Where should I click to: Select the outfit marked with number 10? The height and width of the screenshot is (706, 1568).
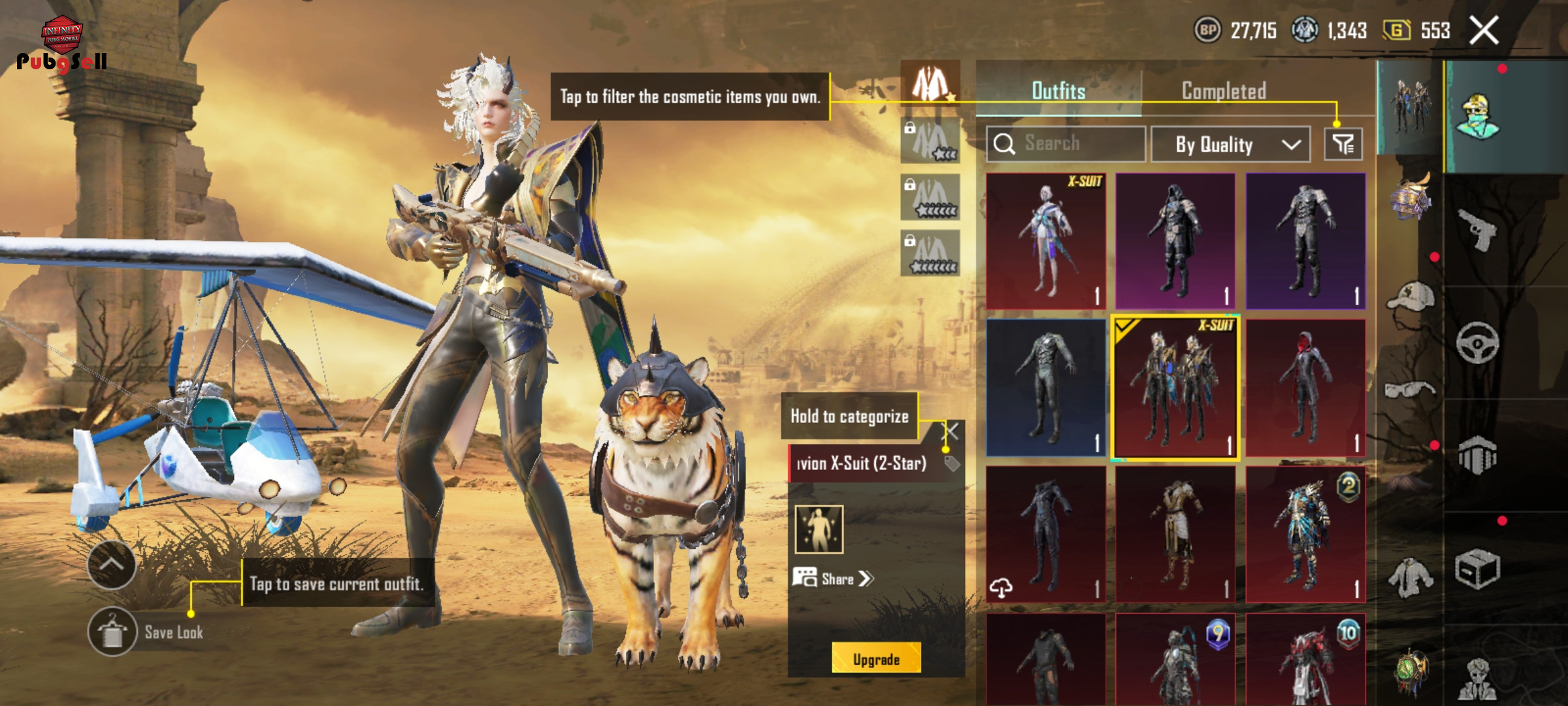[1305, 660]
